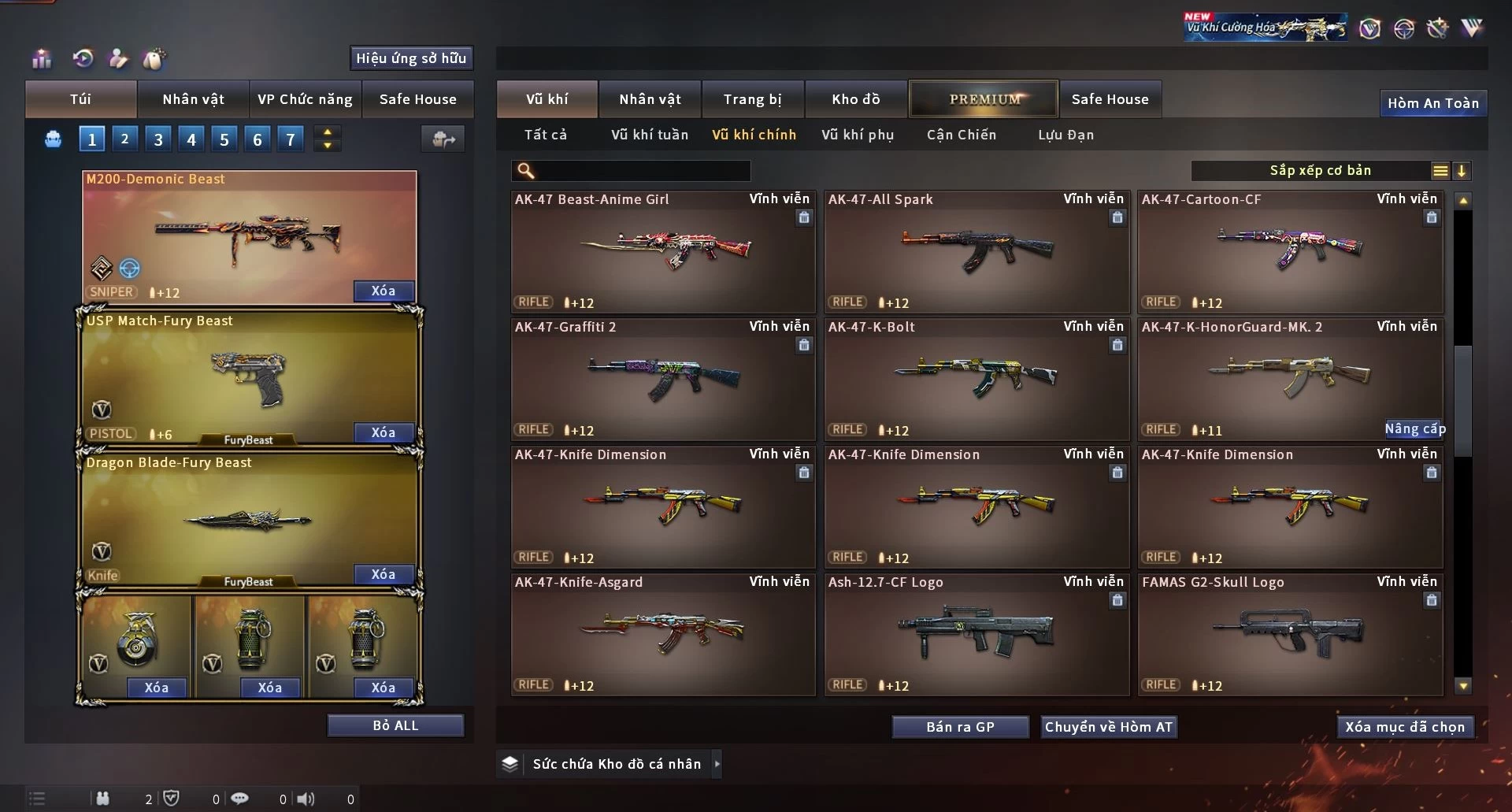Select the AK-47 Beast-Anime Girl rifle
This screenshot has height=812, width=1512.
662,252
